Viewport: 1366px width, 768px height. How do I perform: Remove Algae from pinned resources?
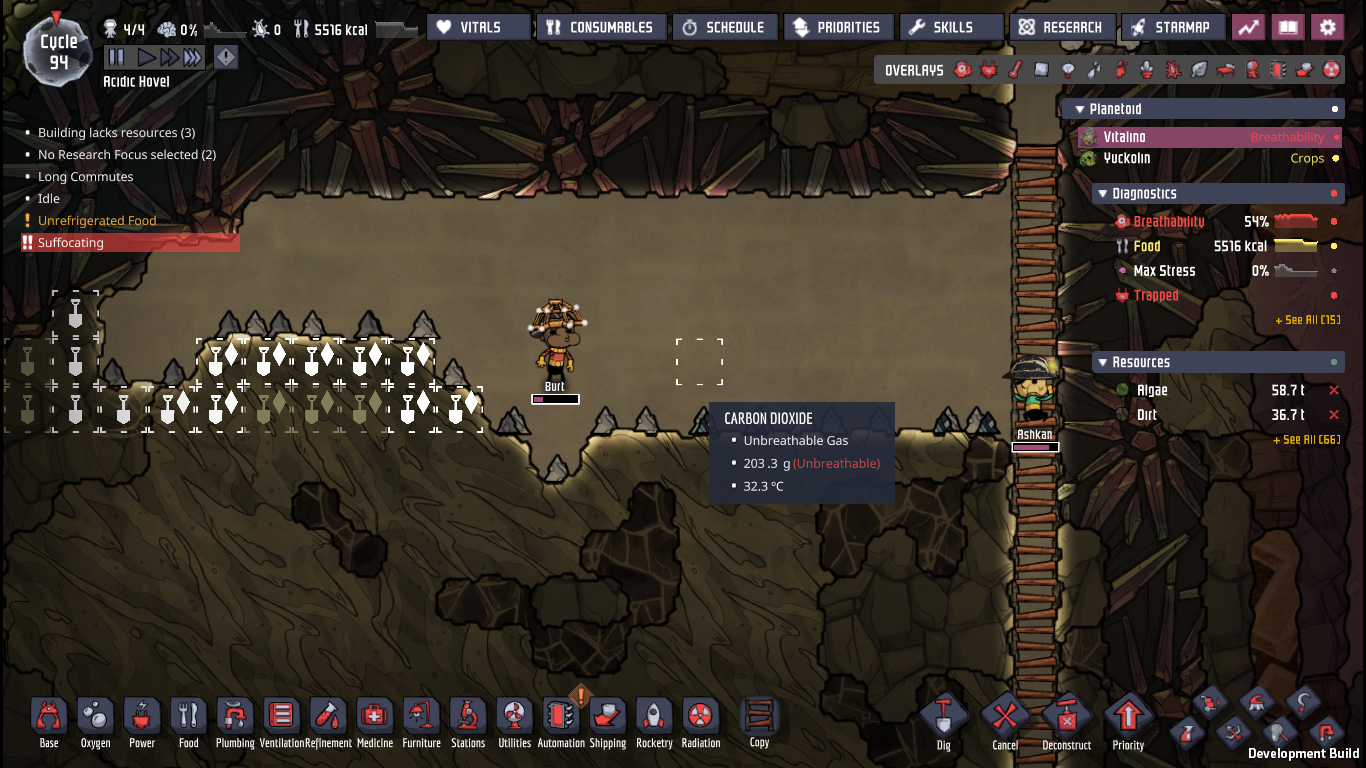[x=1333, y=390]
